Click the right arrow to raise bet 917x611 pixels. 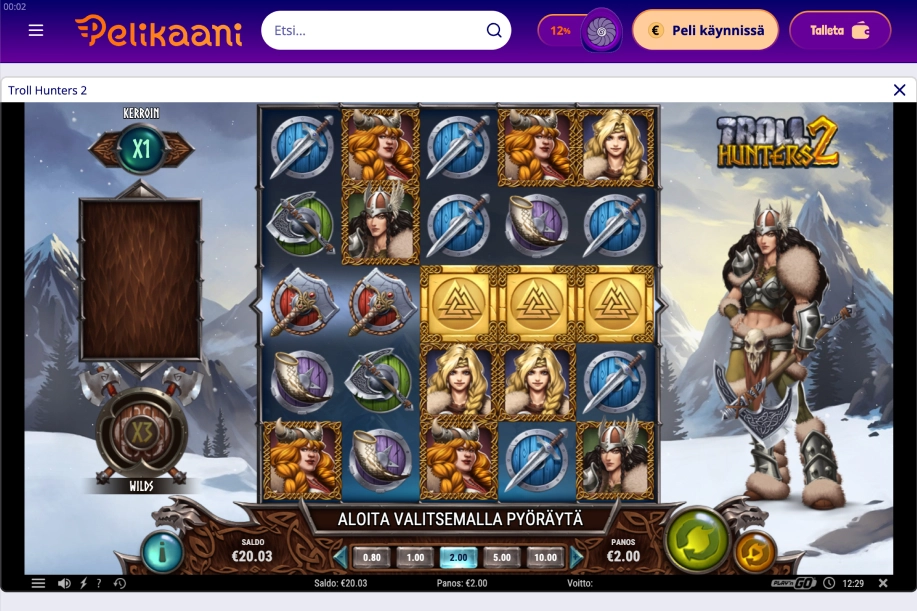tap(577, 558)
